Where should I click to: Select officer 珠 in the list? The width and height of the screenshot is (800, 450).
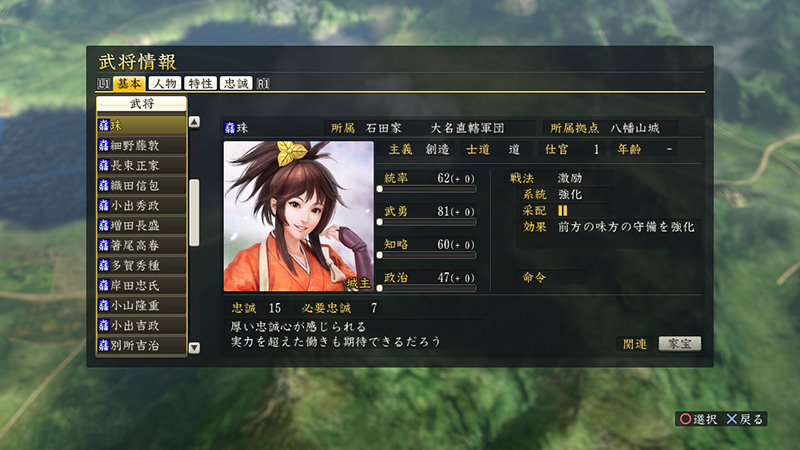[x=141, y=125]
